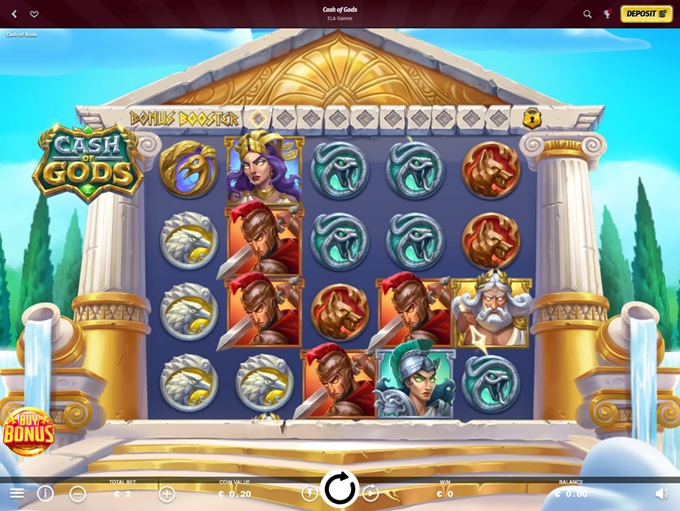
Task: Open the notifications icon beside Deposit
Action: click(x=607, y=14)
